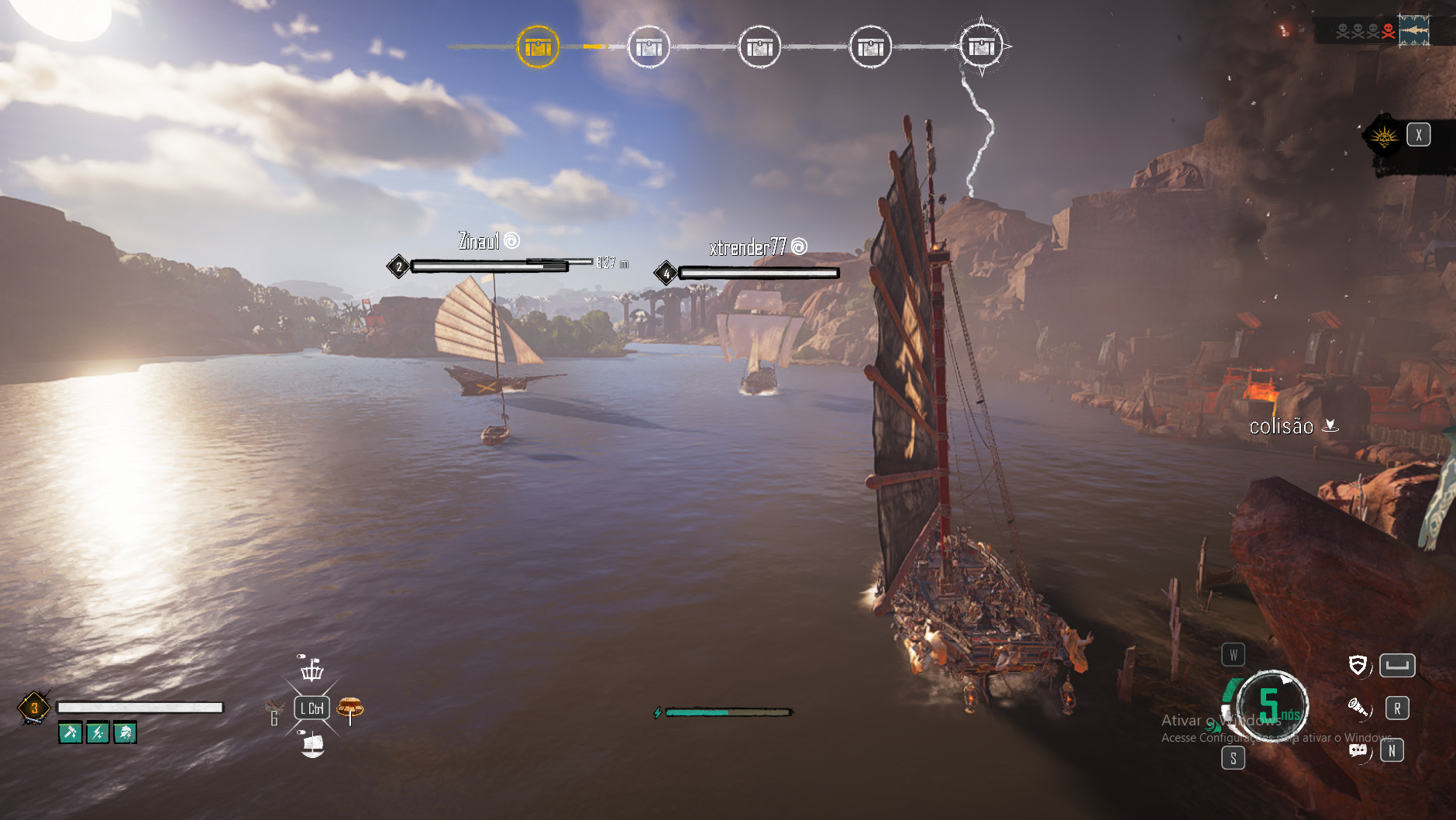Click the helmet buff icon
The image size is (1456, 820).
click(x=125, y=732)
